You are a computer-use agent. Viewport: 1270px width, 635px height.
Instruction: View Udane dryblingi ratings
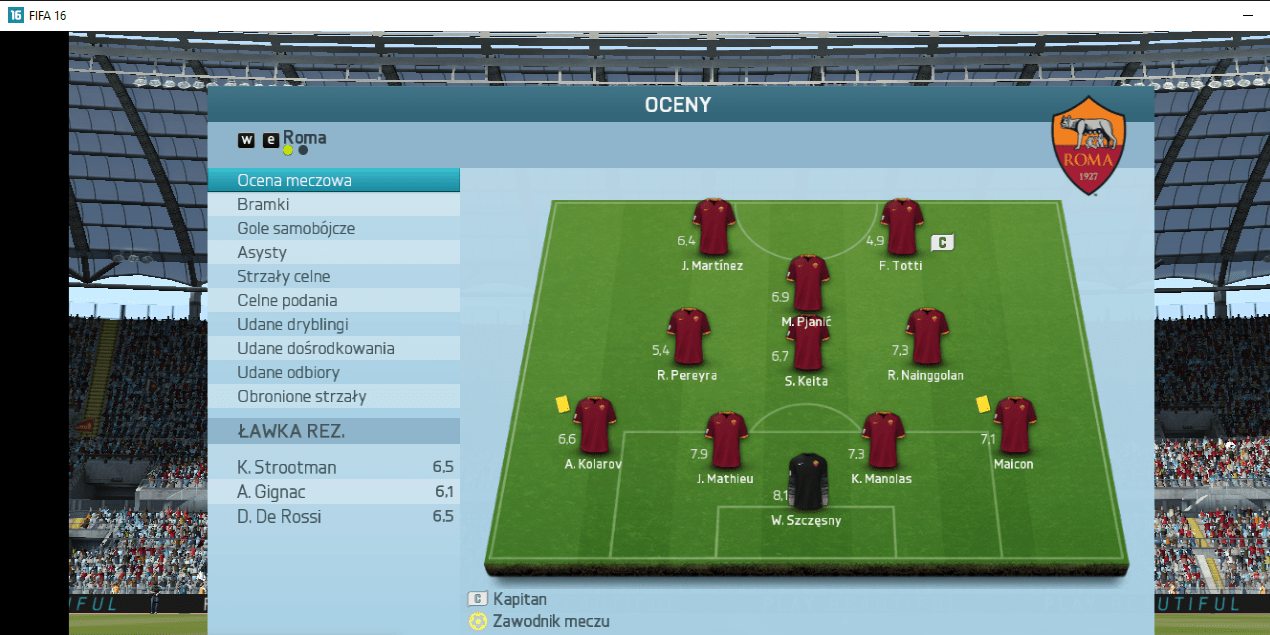(333, 325)
